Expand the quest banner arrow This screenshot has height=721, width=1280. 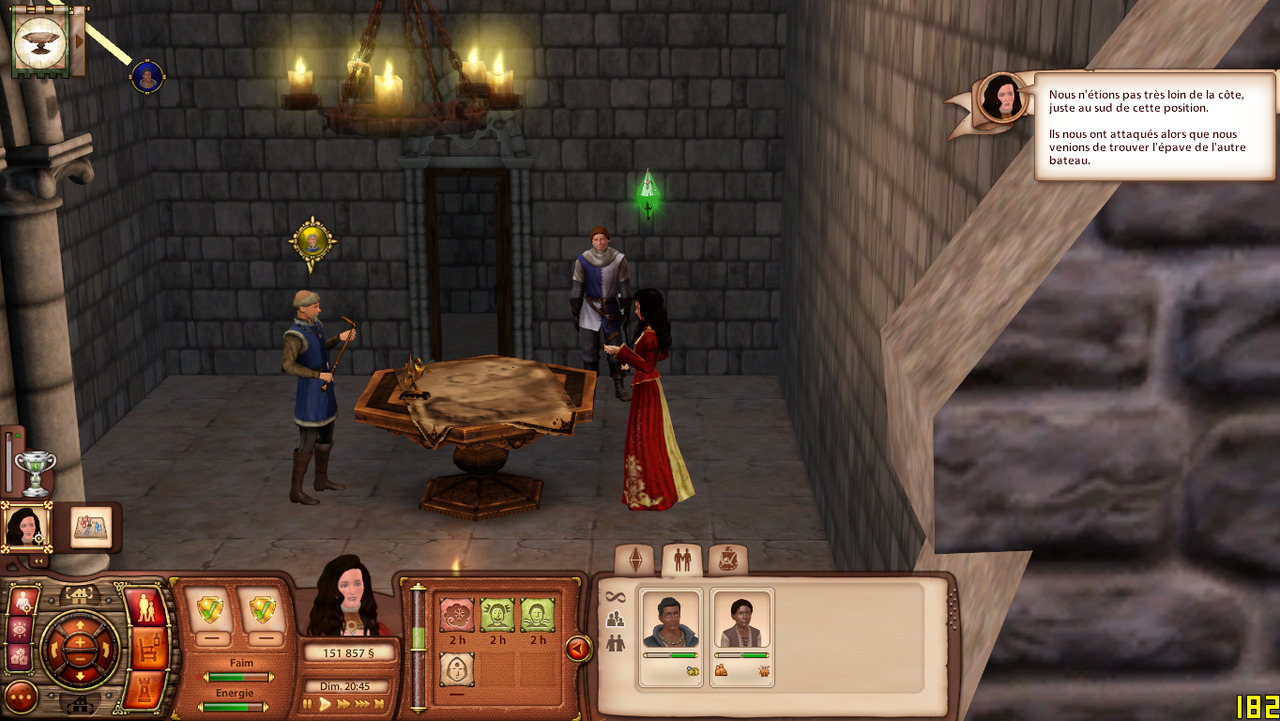click(x=78, y=40)
